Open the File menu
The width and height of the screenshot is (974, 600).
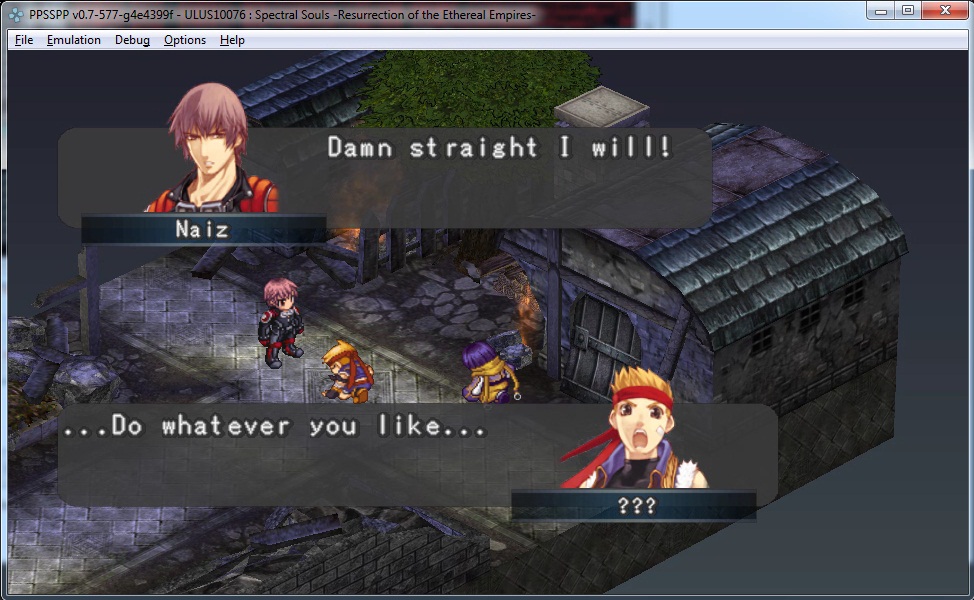24,40
